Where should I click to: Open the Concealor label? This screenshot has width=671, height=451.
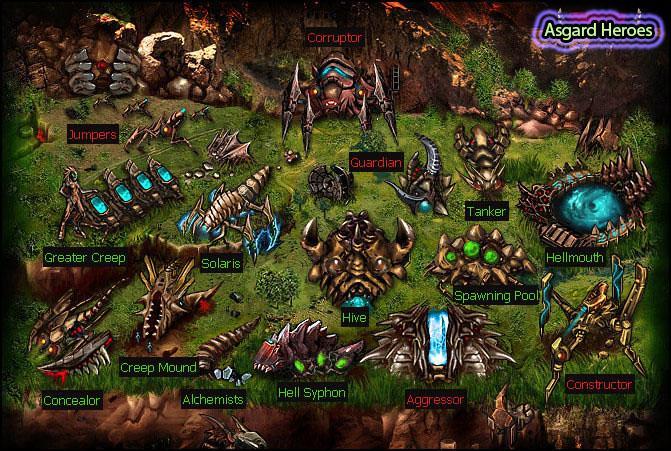pos(73,400)
